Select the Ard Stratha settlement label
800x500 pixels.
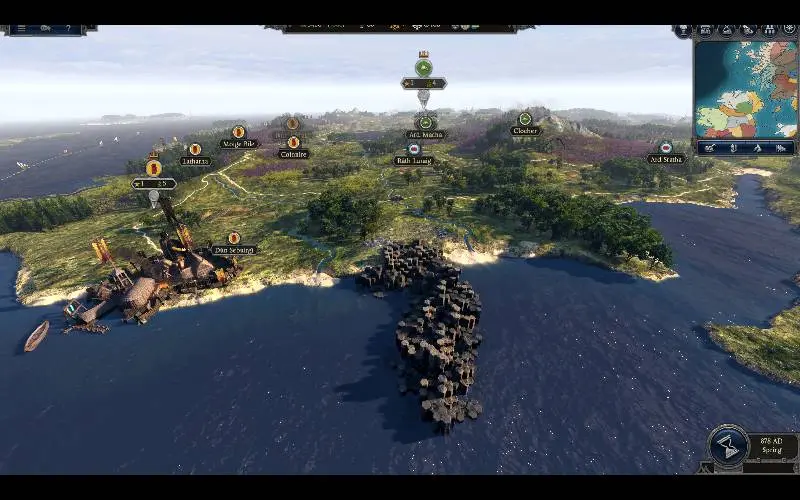pyautogui.click(x=665, y=159)
